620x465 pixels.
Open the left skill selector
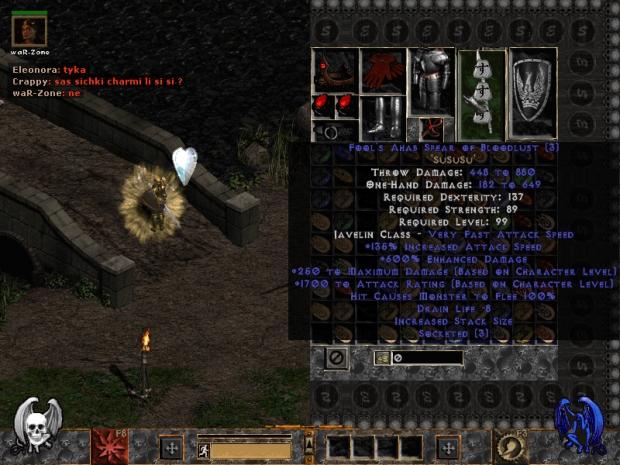(x=109, y=446)
